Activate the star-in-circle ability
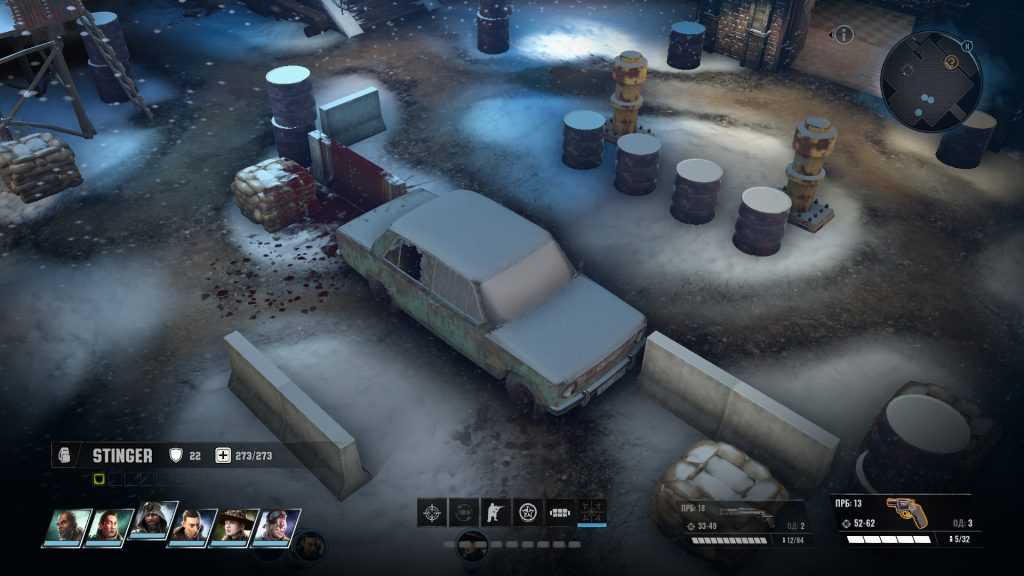This screenshot has height=576, width=1024. pyautogui.click(x=527, y=512)
